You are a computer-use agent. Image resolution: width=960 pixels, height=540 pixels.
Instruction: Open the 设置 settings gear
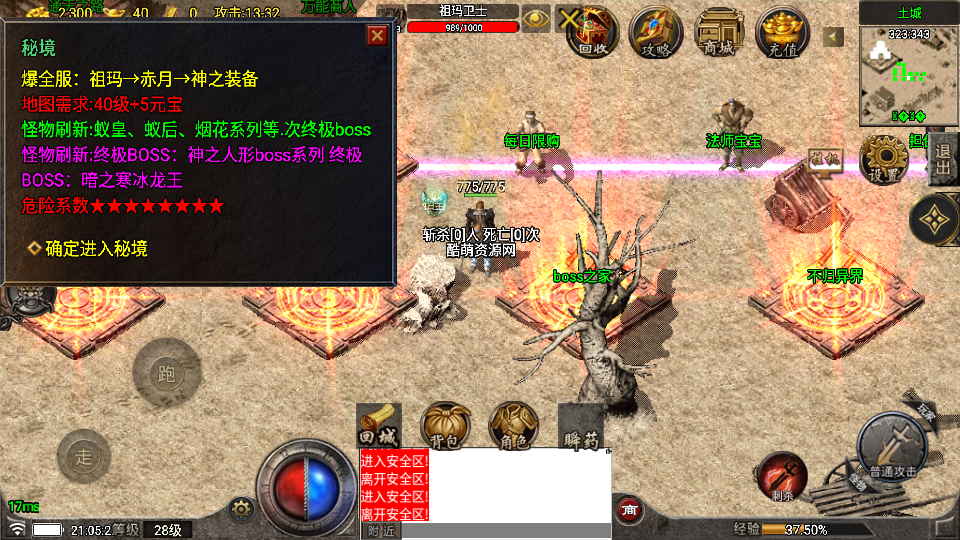(x=884, y=159)
